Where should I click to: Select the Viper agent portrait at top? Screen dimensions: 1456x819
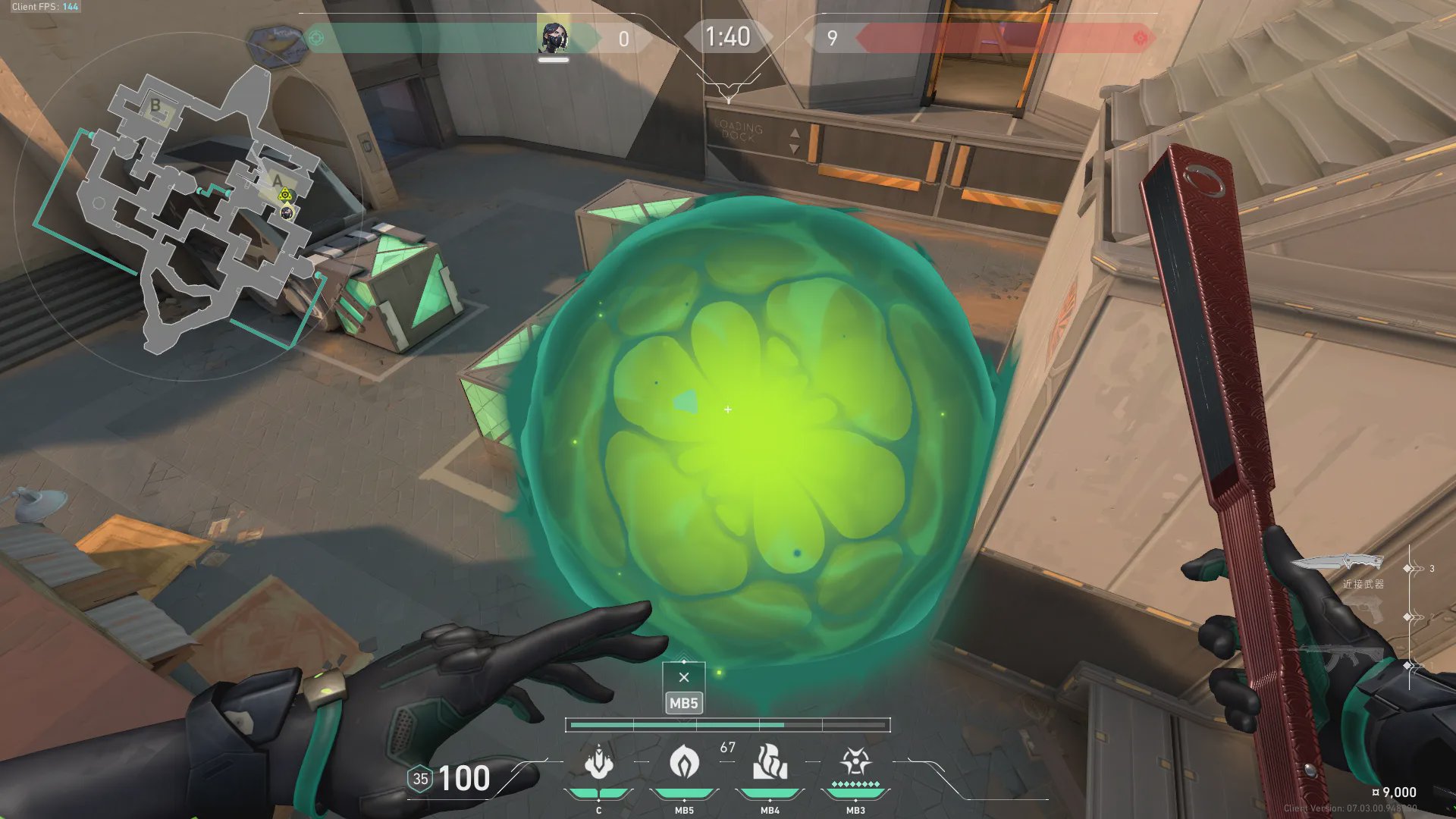click(553, 37)
